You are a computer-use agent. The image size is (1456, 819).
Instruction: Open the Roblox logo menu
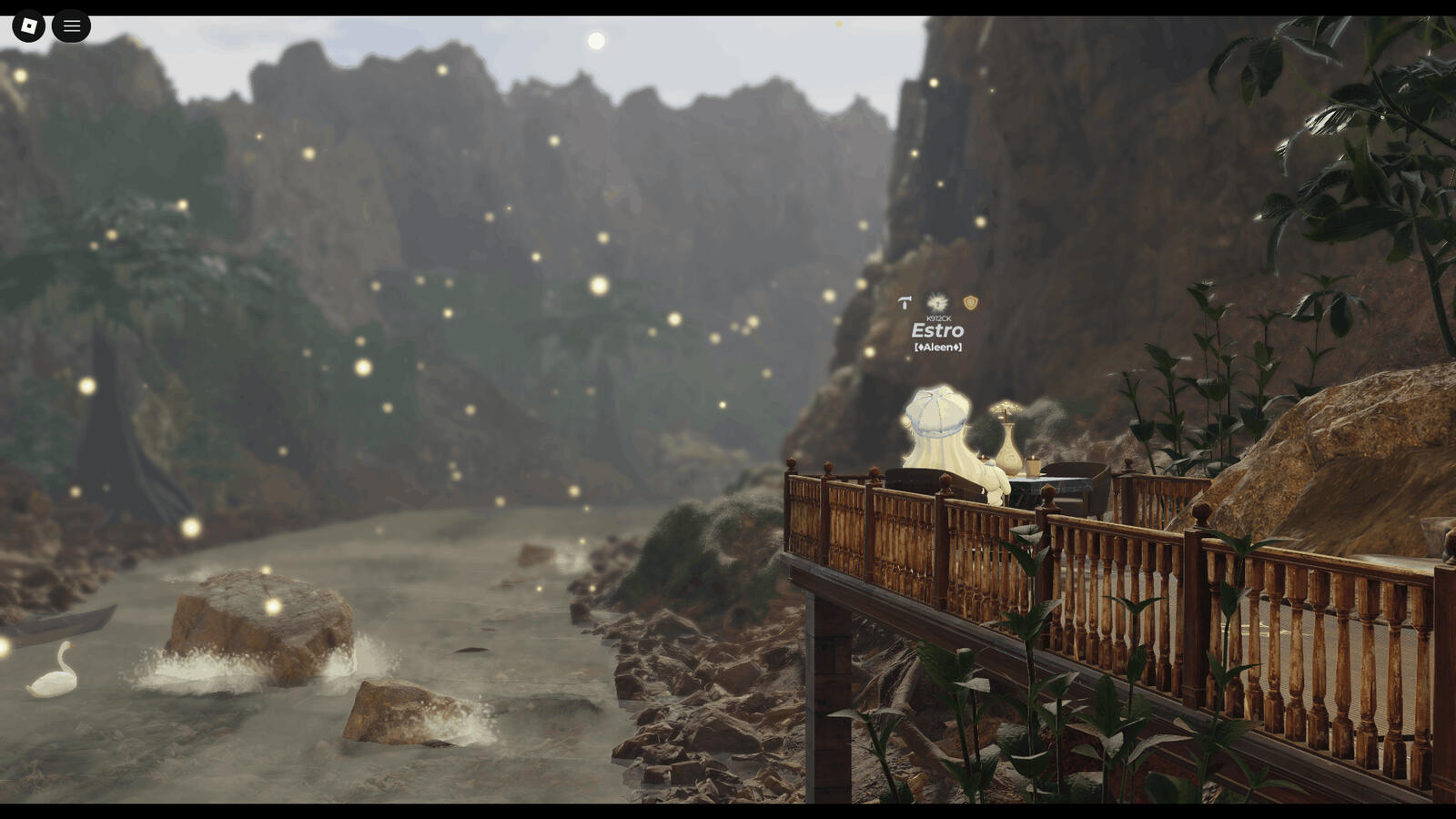pos(28,26)
